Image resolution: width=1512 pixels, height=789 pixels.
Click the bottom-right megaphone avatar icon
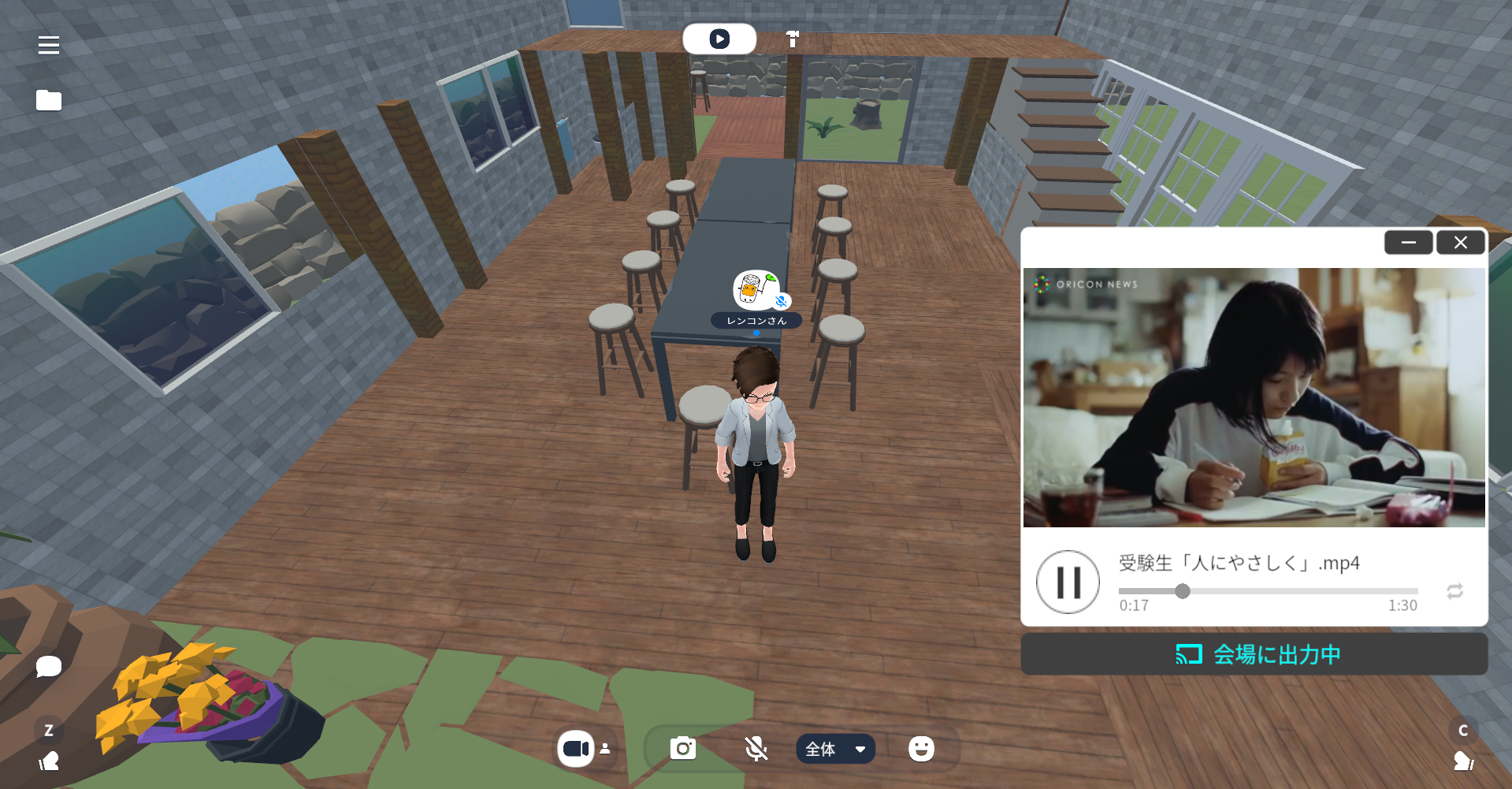(x=1463, y=761)
